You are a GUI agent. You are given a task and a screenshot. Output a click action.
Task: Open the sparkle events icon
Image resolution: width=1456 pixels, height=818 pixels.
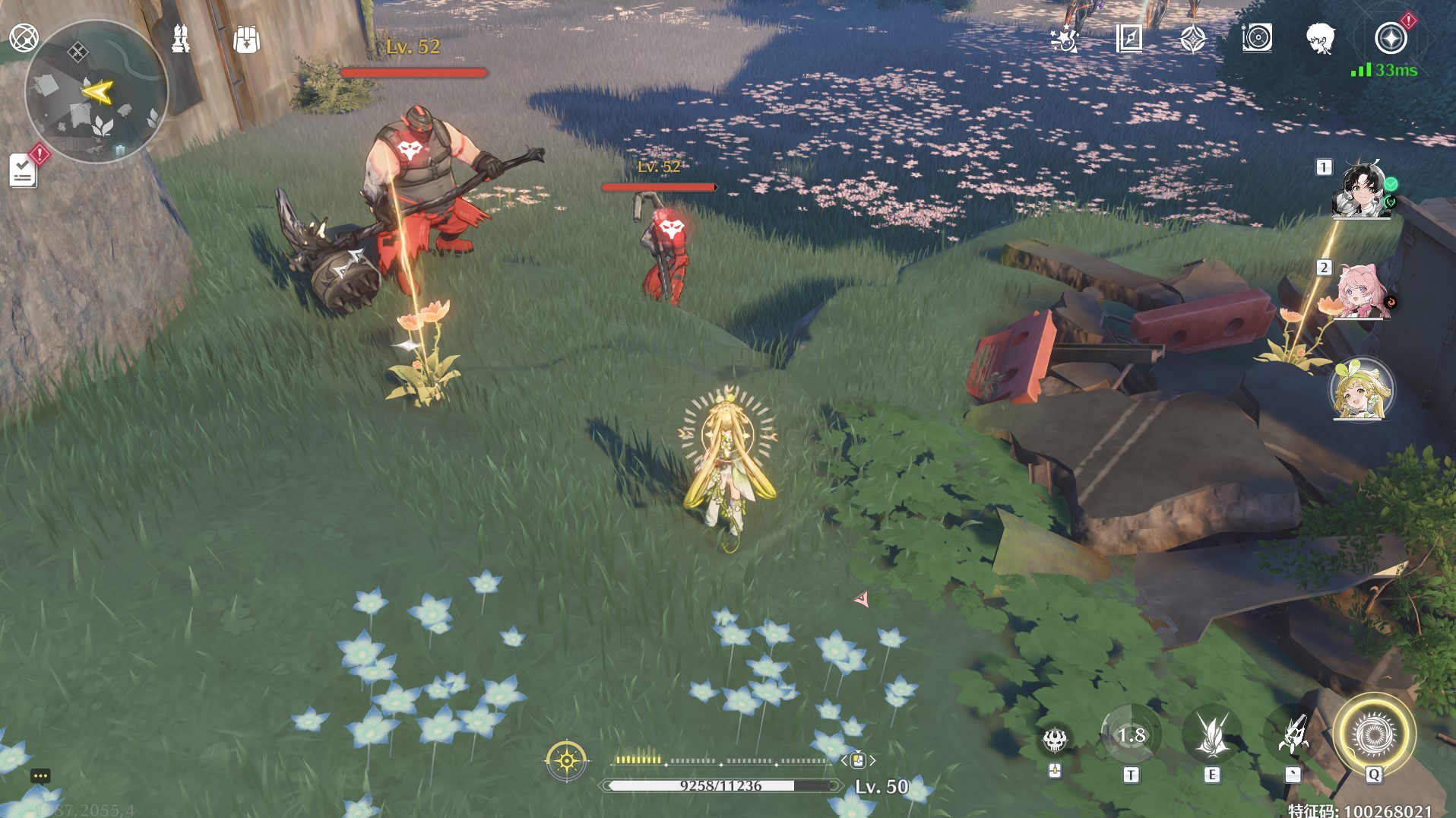1064,38
